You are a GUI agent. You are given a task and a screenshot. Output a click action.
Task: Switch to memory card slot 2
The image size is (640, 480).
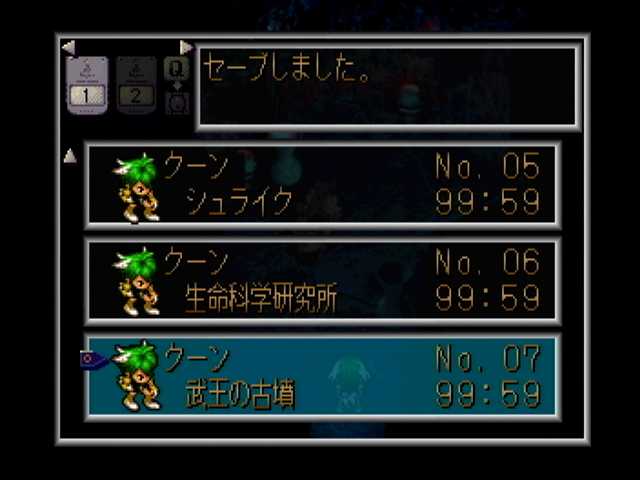136,85
